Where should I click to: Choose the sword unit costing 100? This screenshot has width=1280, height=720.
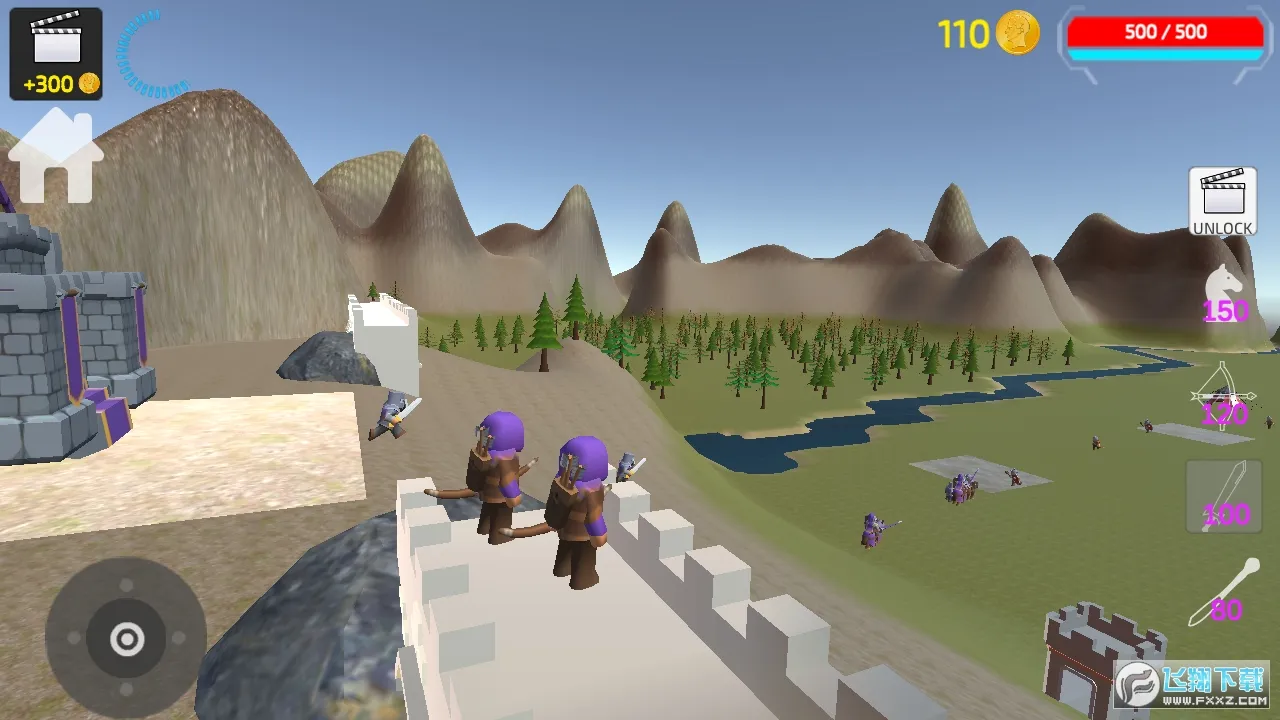point(1224,497)
